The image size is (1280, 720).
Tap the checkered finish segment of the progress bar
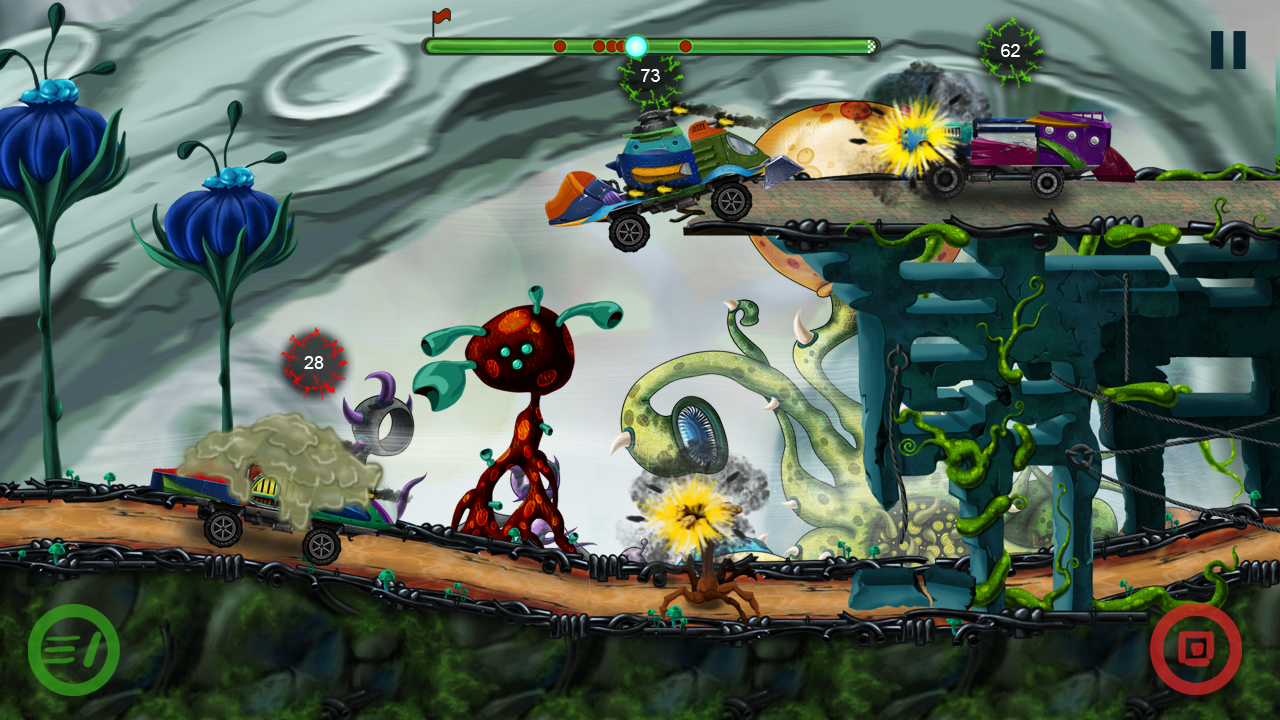pos(872,45)
